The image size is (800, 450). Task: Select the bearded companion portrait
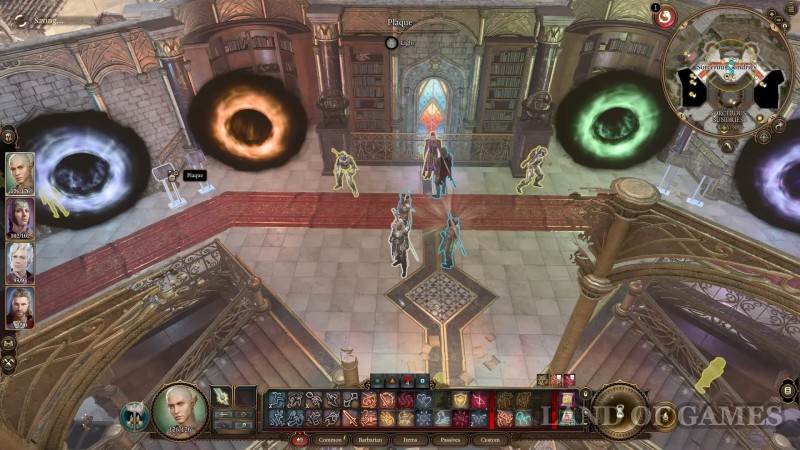[x=20, y=307]
